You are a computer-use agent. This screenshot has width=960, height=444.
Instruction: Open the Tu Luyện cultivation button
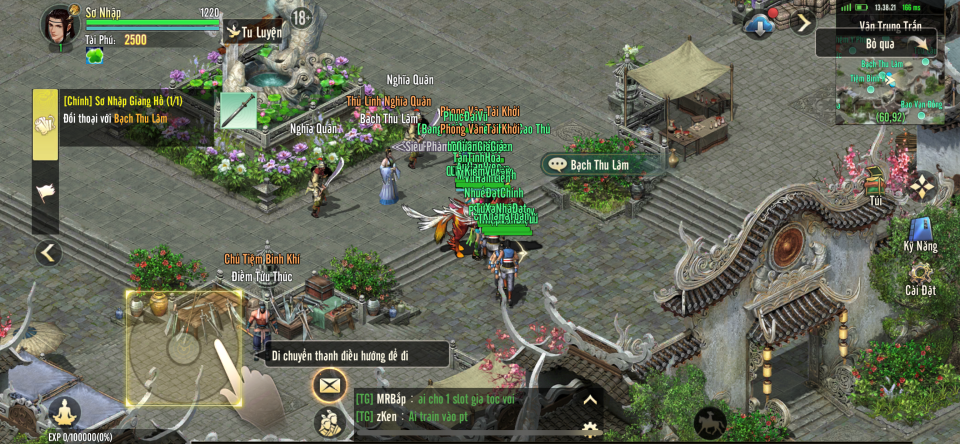(x=254, y=32)
